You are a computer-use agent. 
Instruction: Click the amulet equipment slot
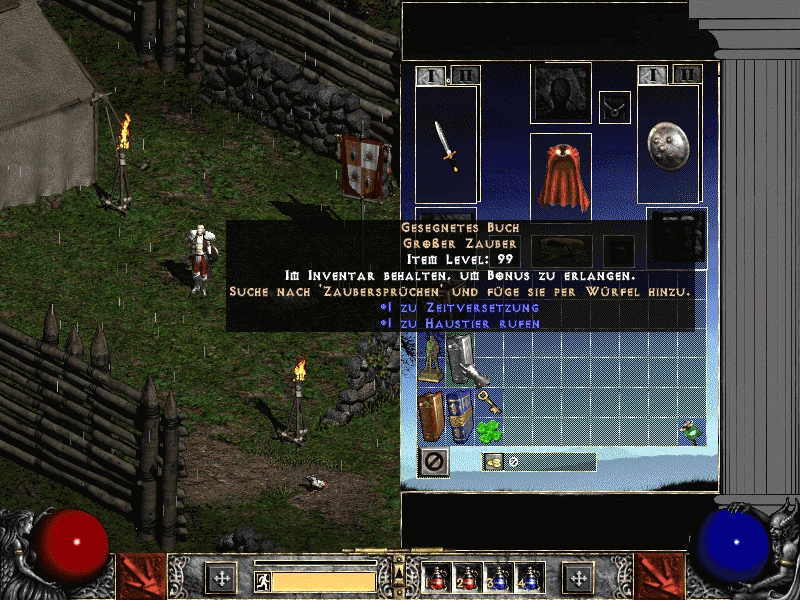point(615,107)
